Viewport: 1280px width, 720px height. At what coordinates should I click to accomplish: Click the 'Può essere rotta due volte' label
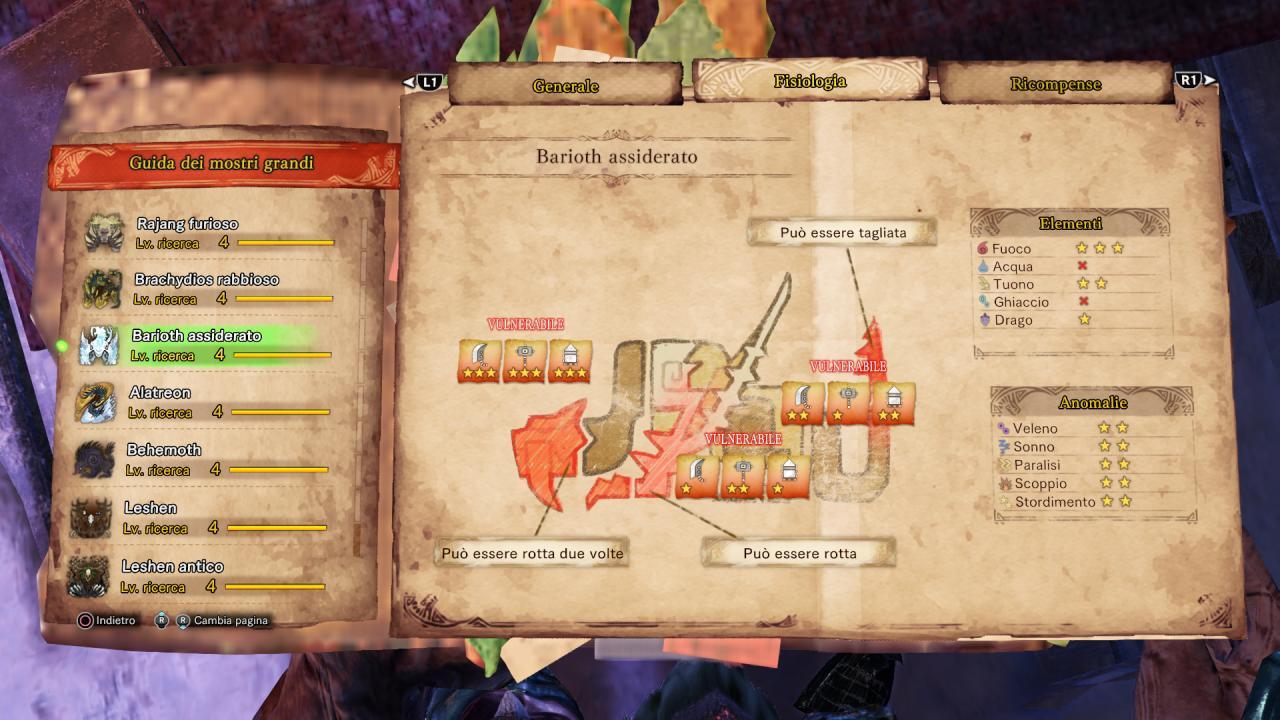click(x=532, y=553)
